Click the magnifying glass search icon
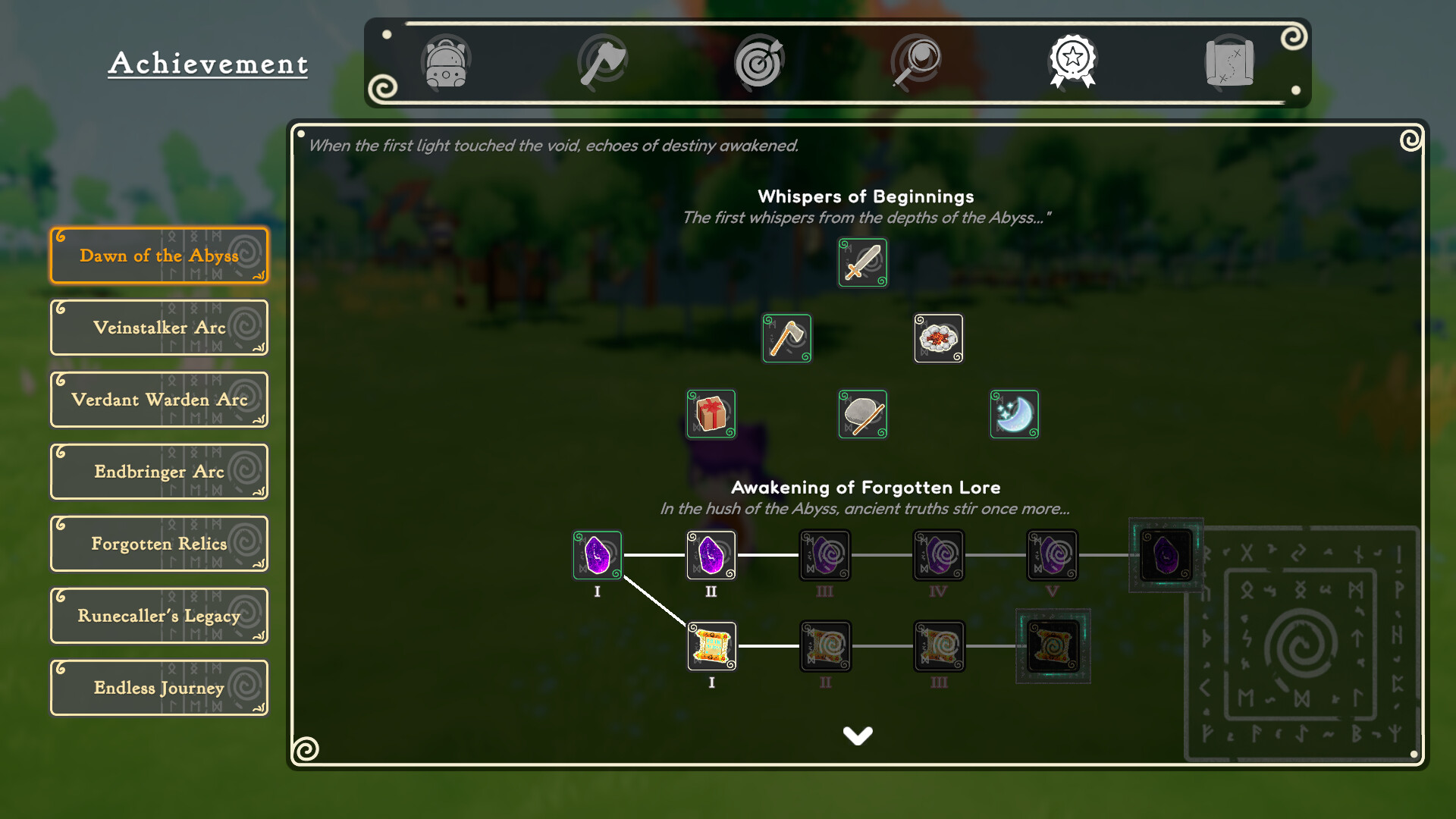The height and width of the screenshot is (819, 1456). click(x=916, y=63)
